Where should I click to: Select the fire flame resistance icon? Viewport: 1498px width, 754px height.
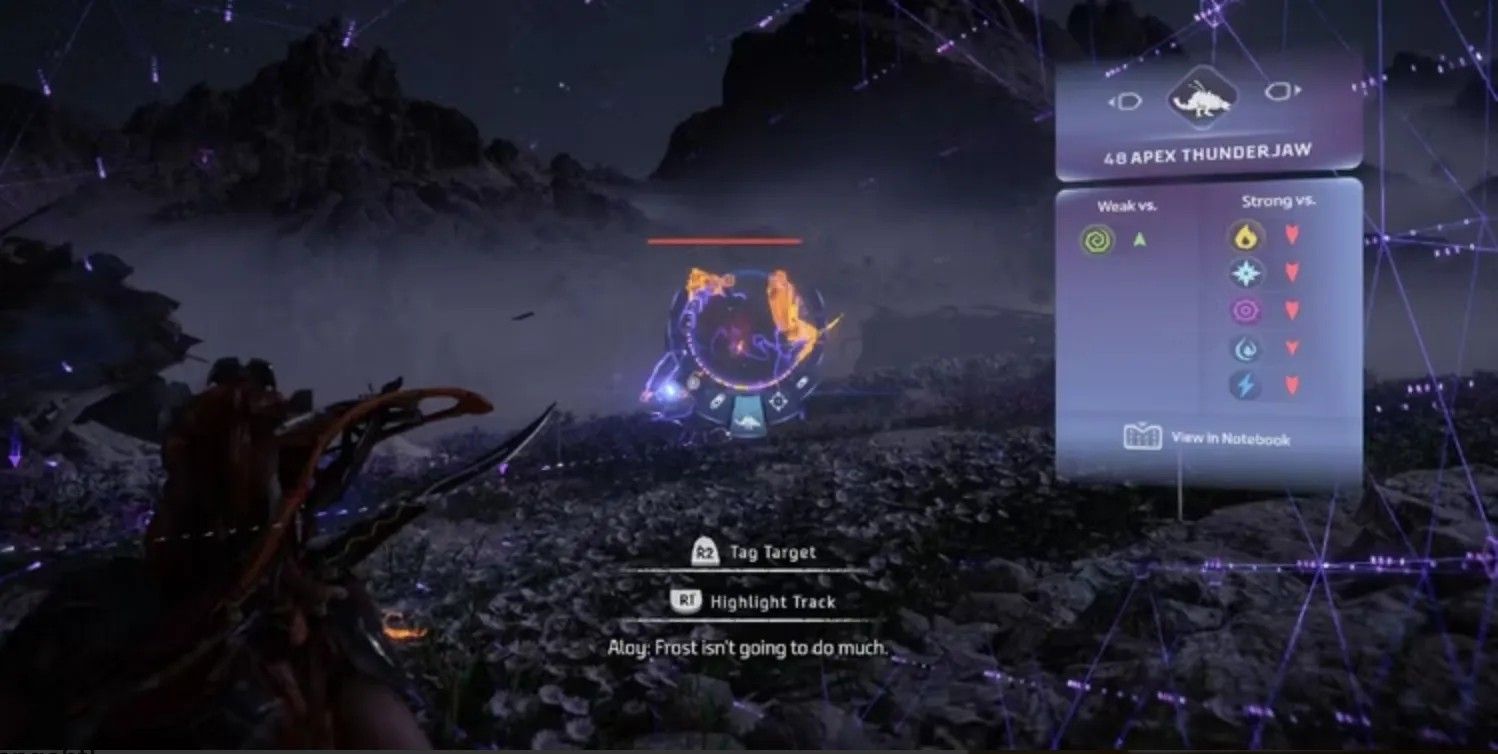[1246, 238]
